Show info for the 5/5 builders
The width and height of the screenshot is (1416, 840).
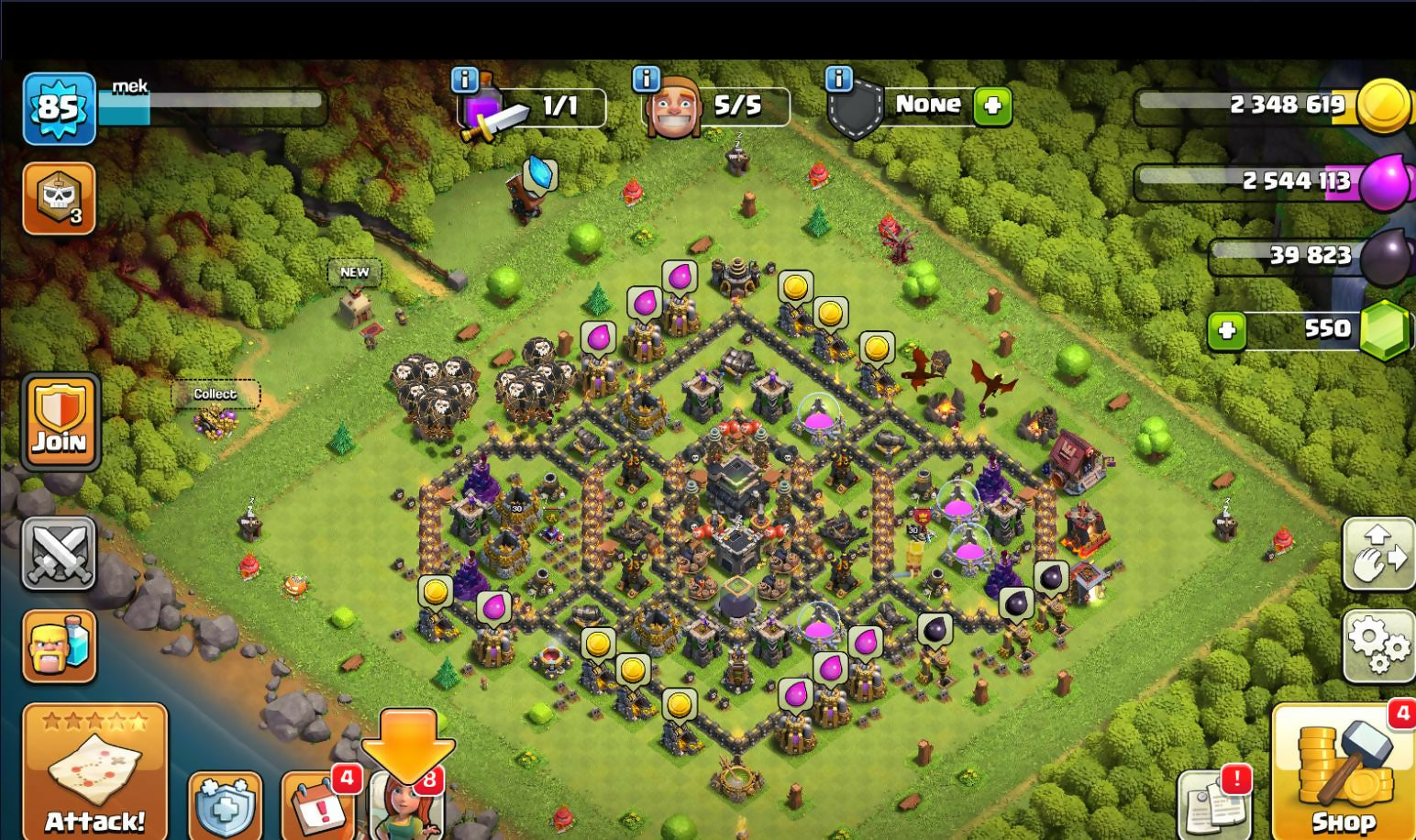[646, 79]
